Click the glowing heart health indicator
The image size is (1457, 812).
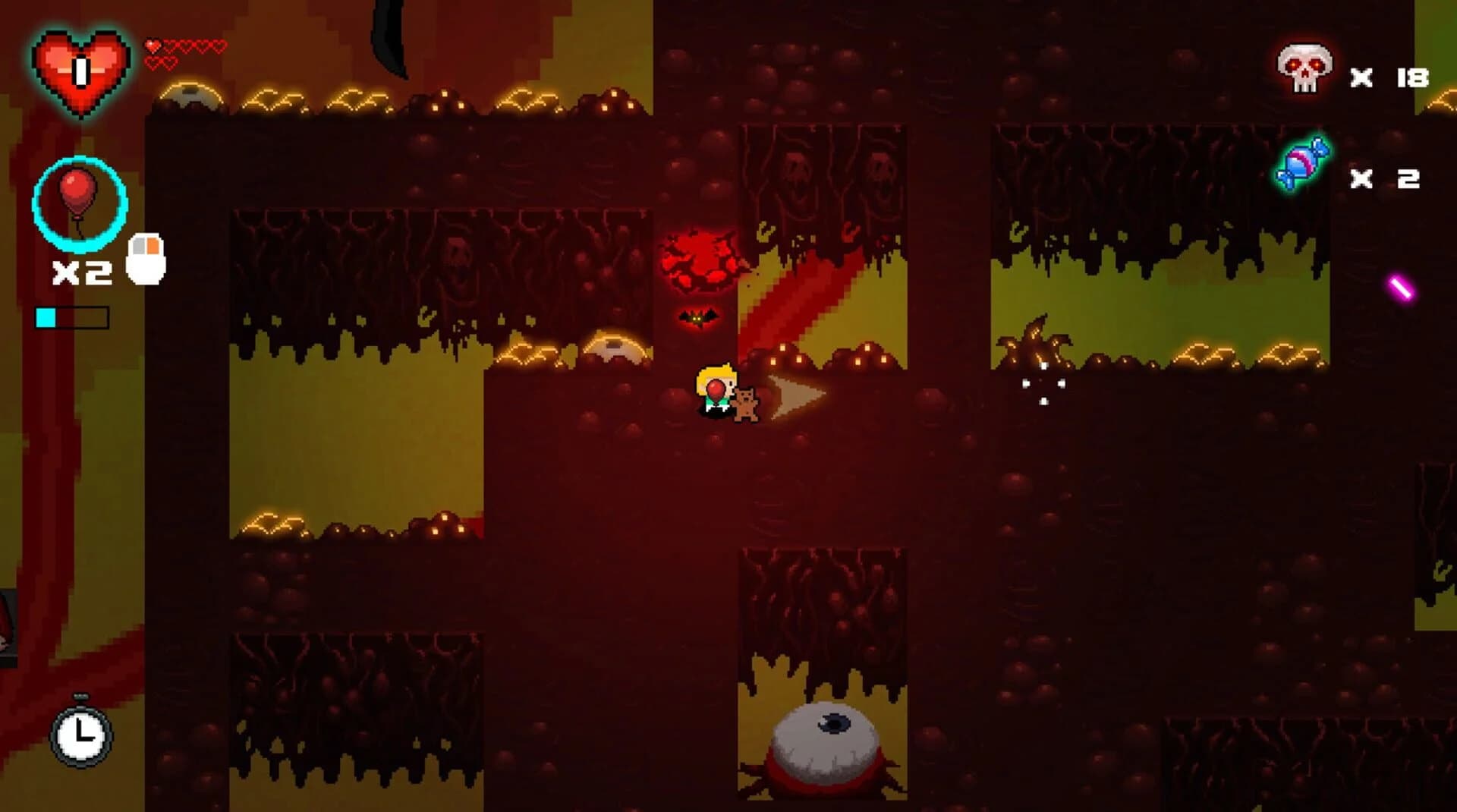[x=80, y=72]
